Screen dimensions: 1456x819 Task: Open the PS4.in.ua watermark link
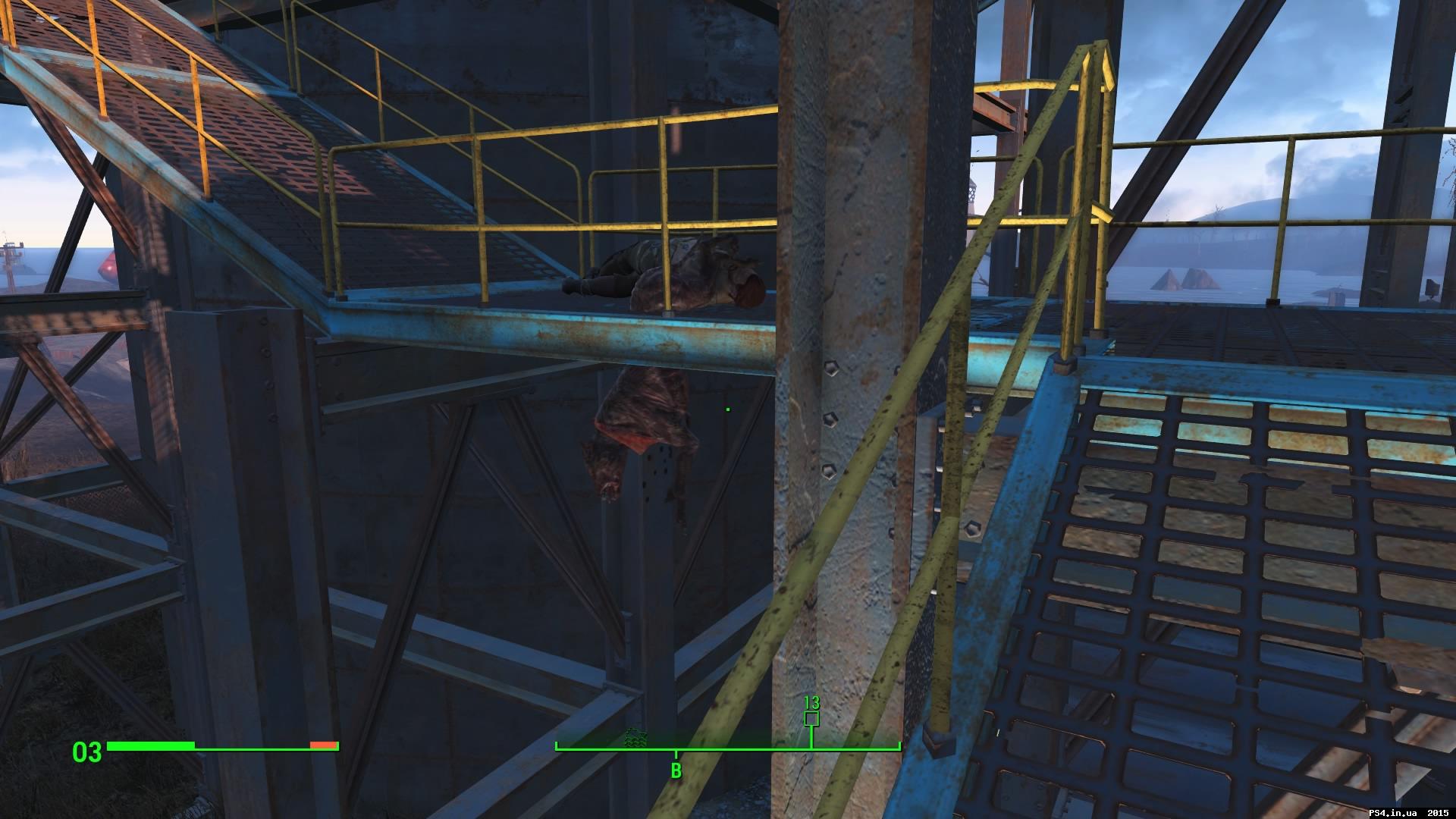[x=1392, y=813]
